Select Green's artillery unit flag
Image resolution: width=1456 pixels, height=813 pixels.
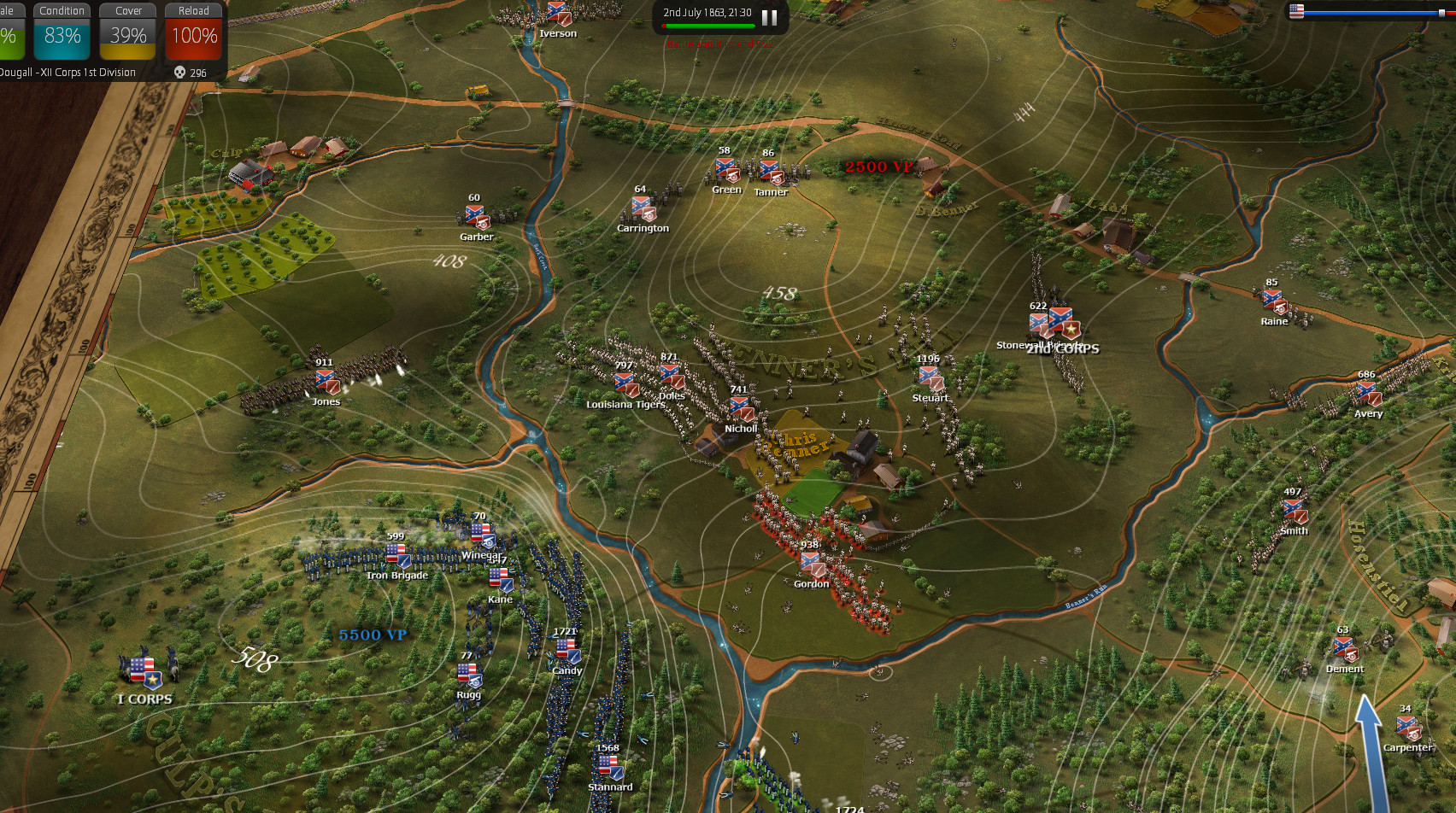click(x=726, y=169)
